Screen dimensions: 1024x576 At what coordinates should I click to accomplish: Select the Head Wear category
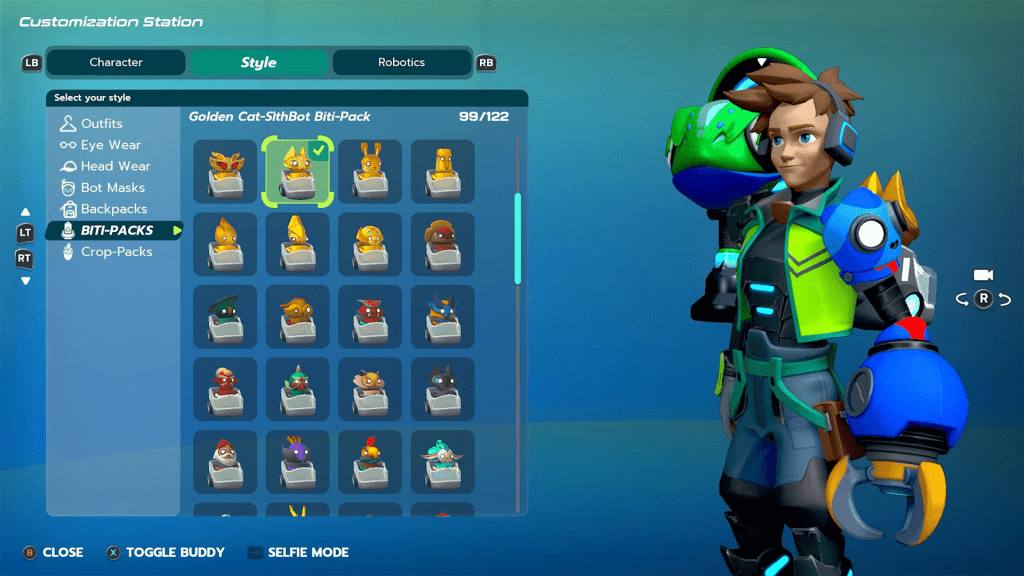(x=115, y=166)
